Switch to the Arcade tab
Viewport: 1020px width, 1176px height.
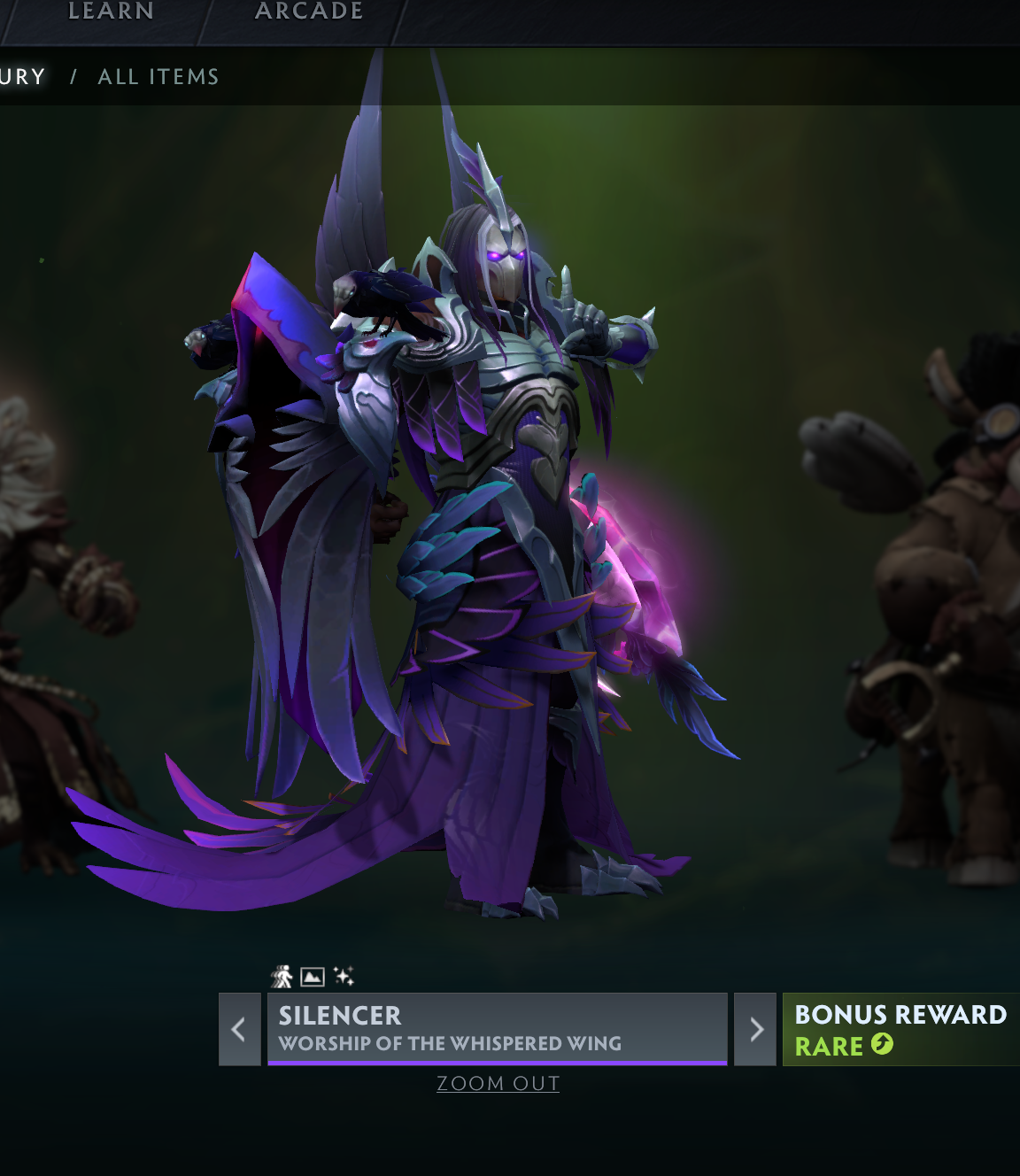coord(309,12)
